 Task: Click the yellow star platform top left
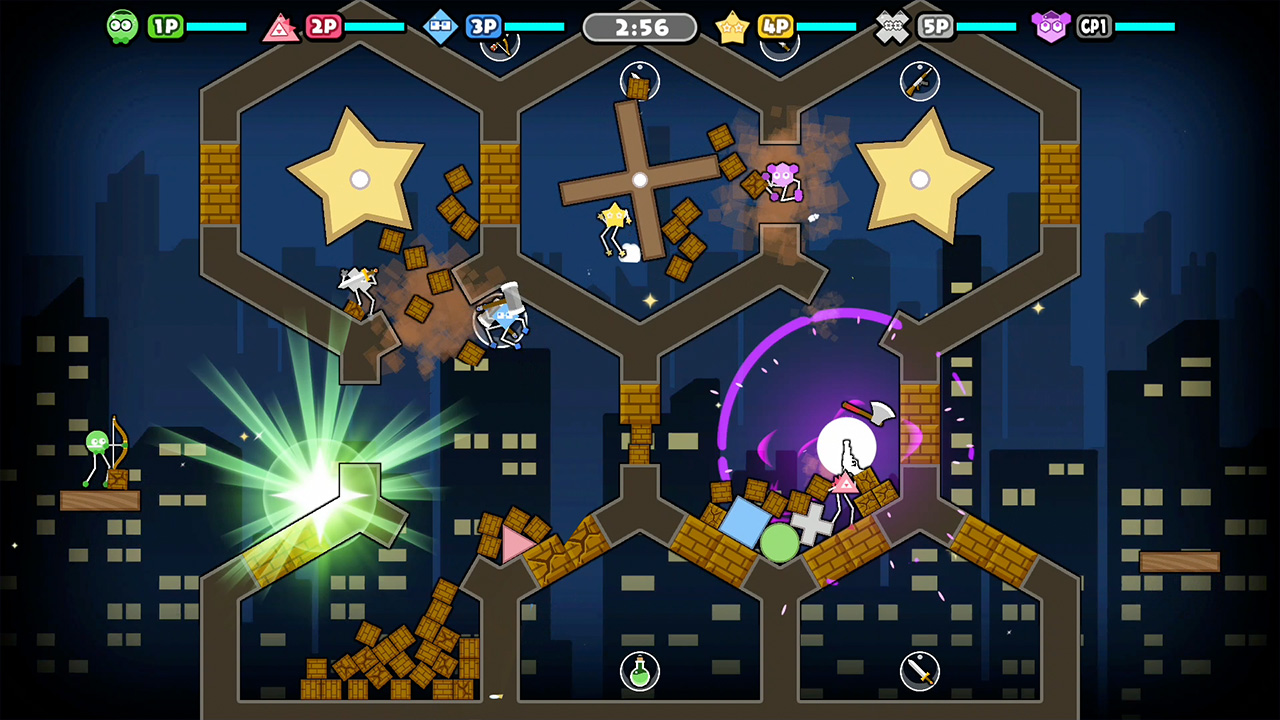tap(358, 178)
